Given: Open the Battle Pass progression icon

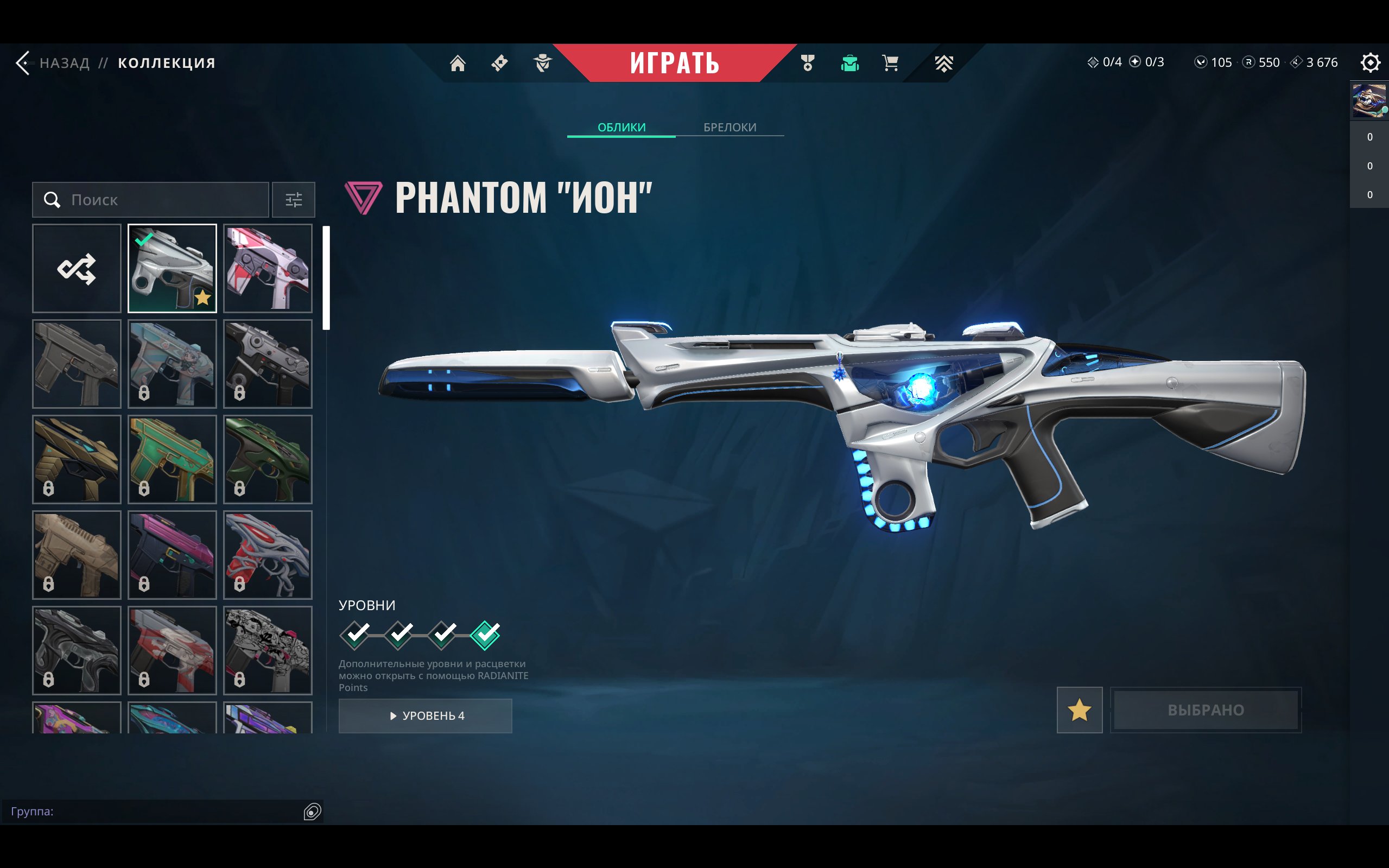Looking at the screenshot, I should (x=943, y=63).
